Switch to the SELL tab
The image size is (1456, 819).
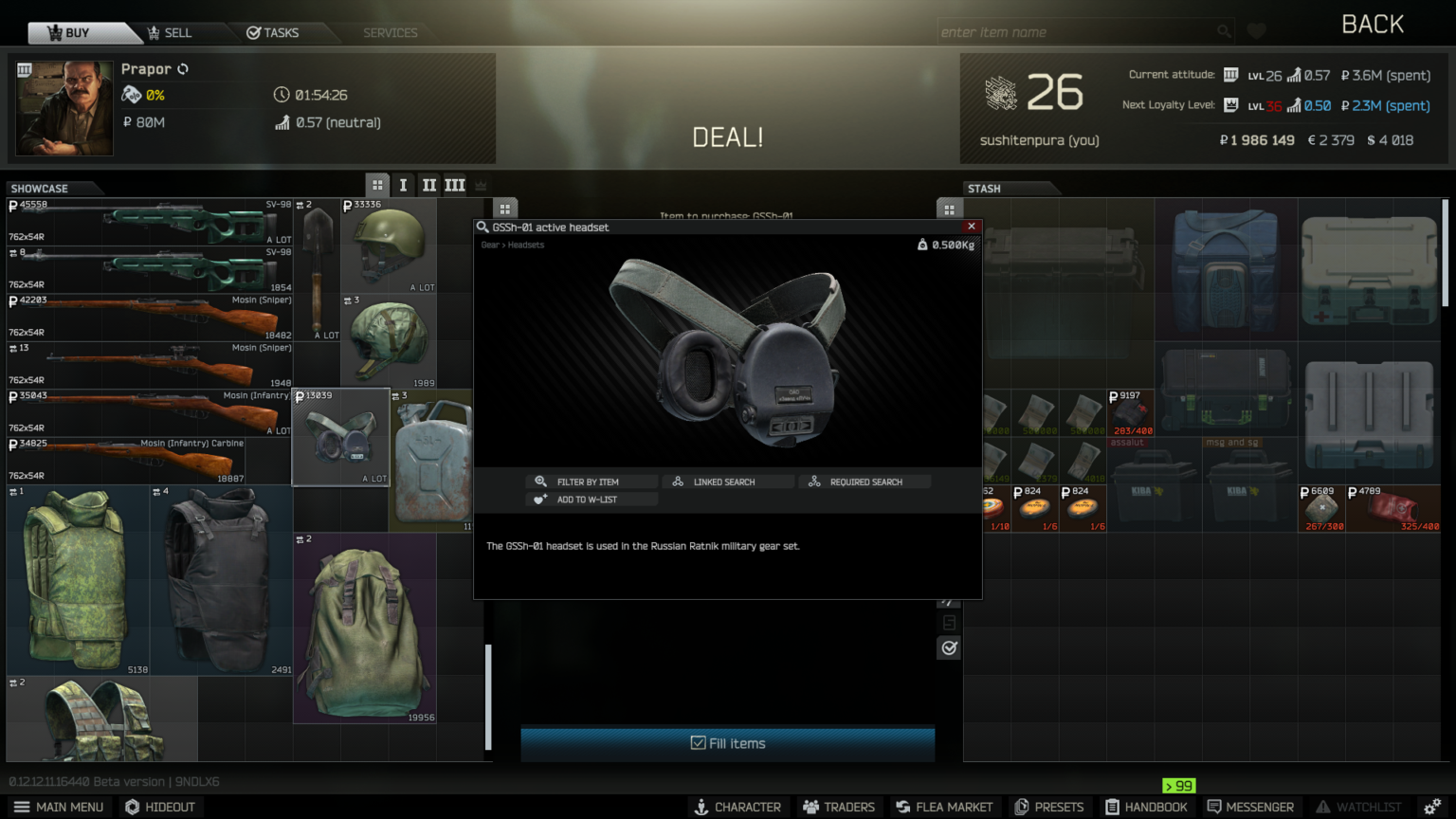click(x=170, y=32)
